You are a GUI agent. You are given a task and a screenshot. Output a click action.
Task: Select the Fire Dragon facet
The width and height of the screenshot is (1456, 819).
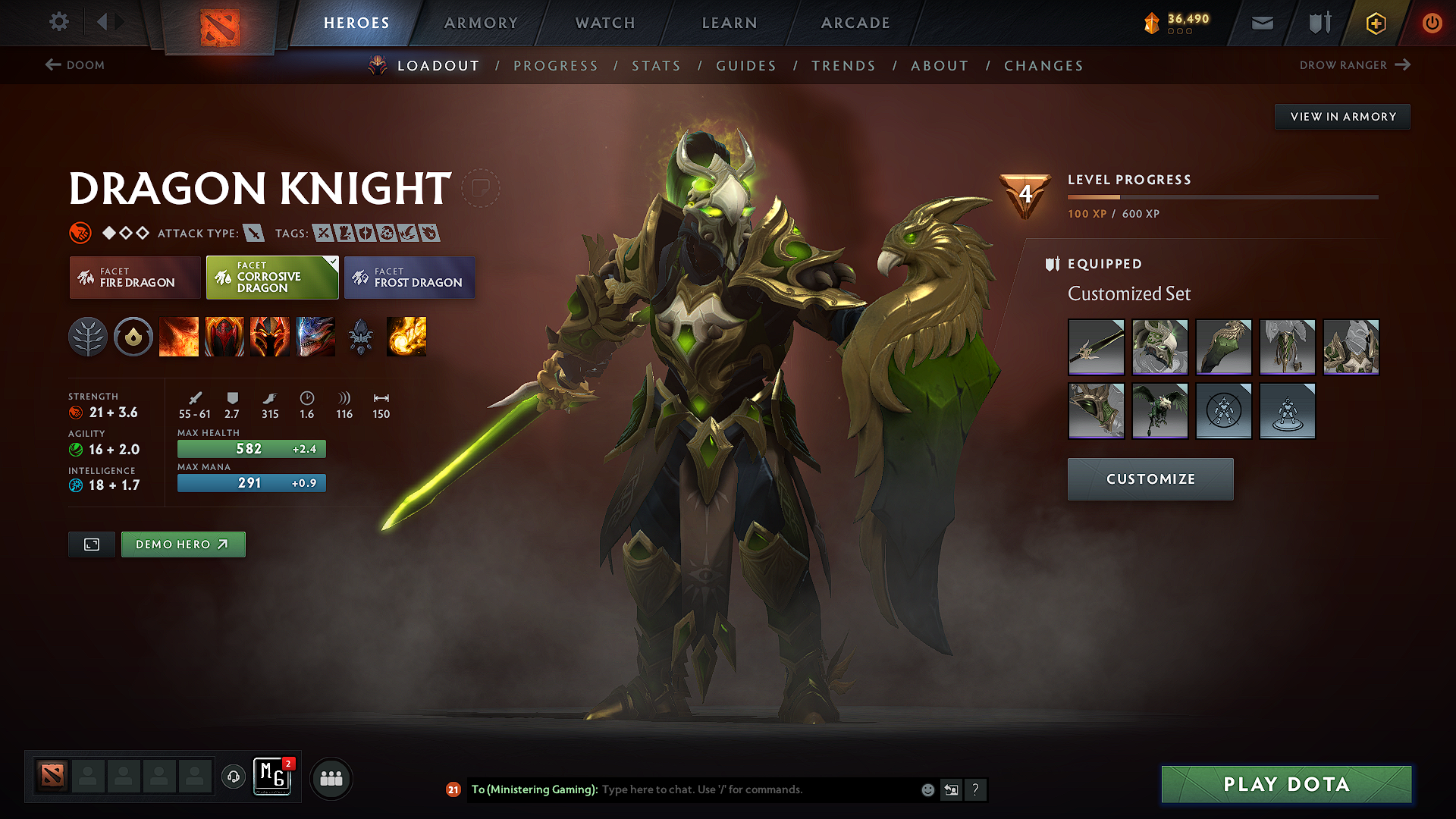(134, 278)
